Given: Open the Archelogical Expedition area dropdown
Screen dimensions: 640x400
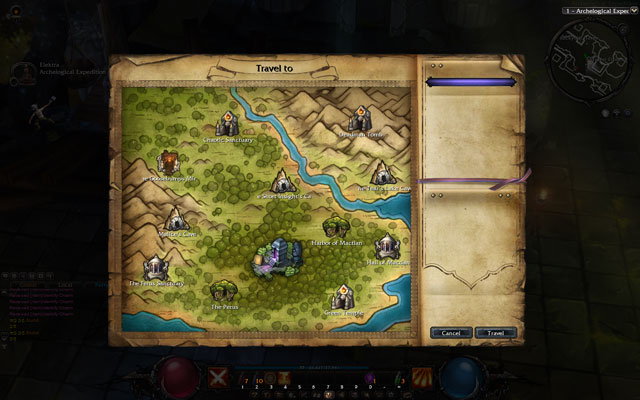Looking at the screenshot, I should pyautogui.click(x=600, y=9).
